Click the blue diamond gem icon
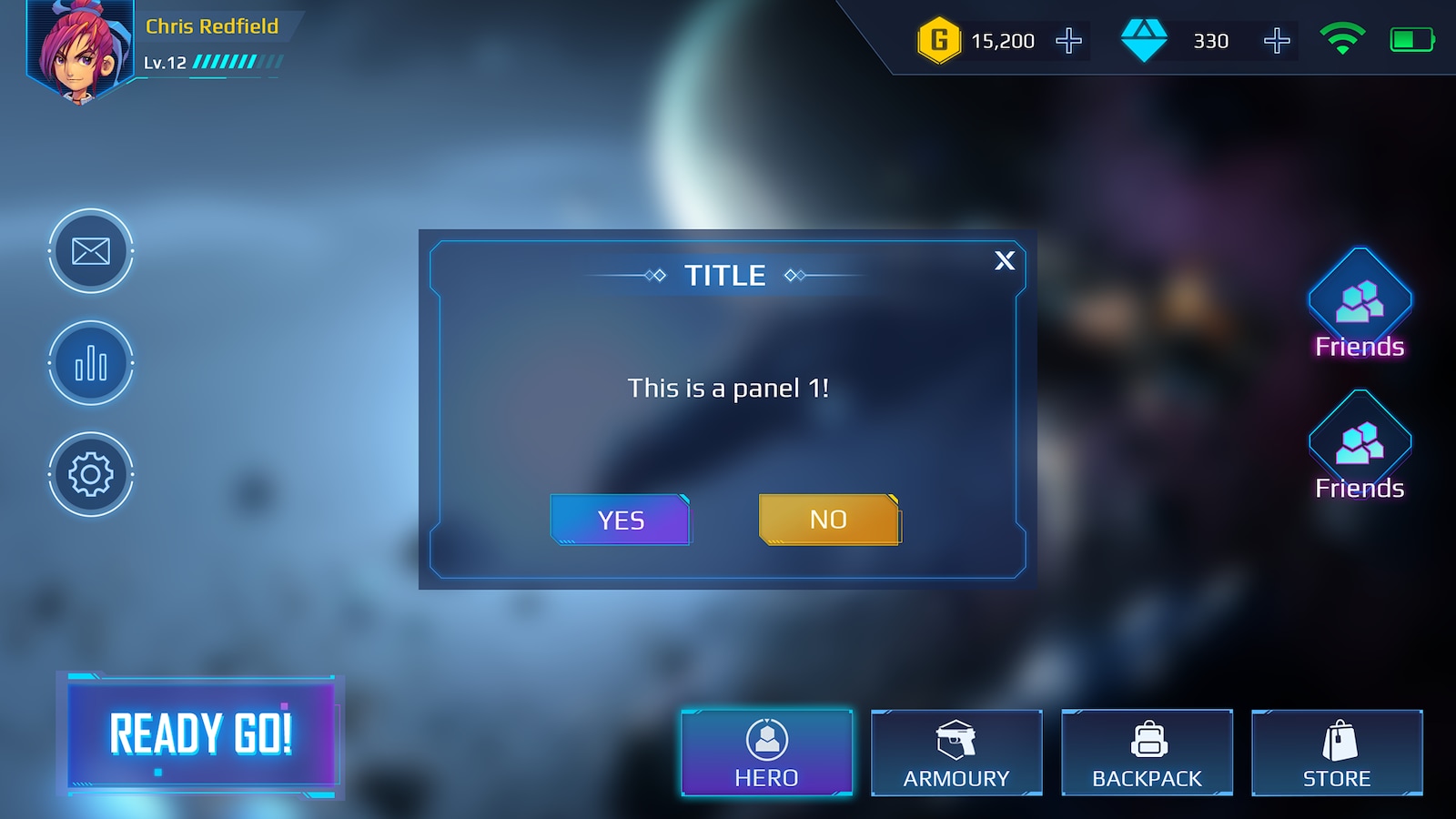The height and width of the screenshot is (819, 1456). click(1146, 40)
